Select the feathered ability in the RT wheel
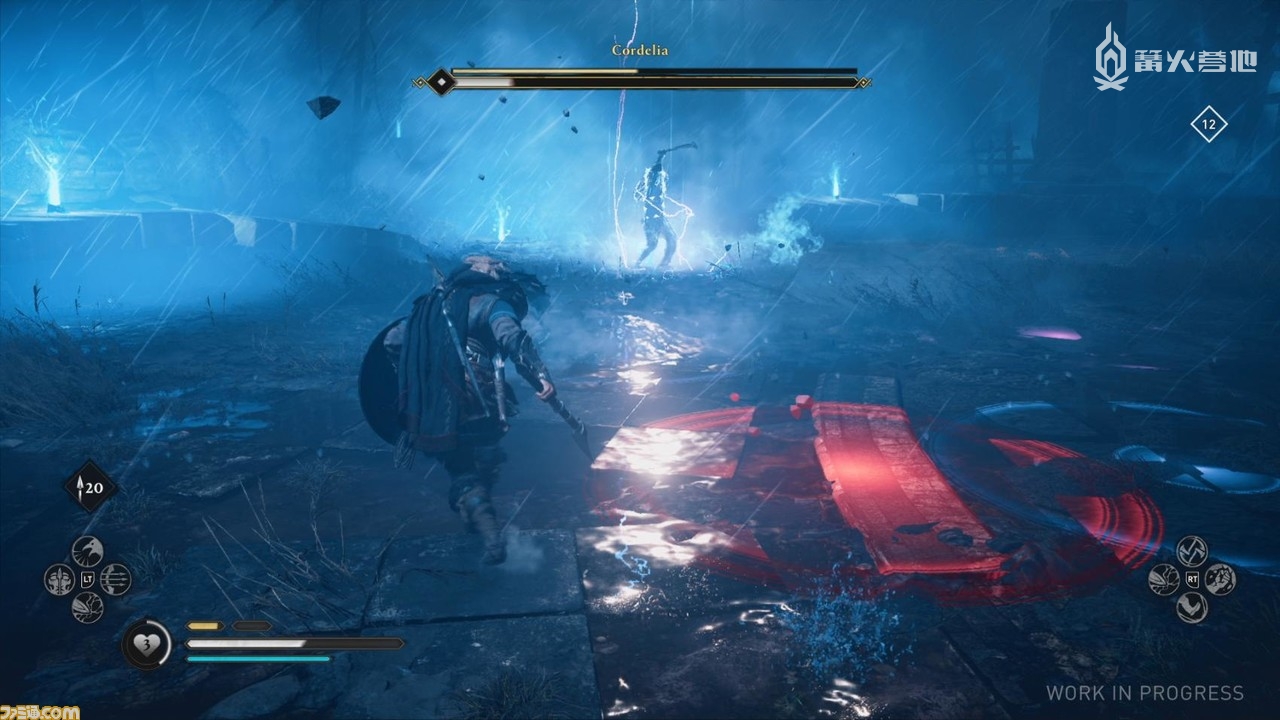Screen dimensions: 1280x720 [1163, 579]
